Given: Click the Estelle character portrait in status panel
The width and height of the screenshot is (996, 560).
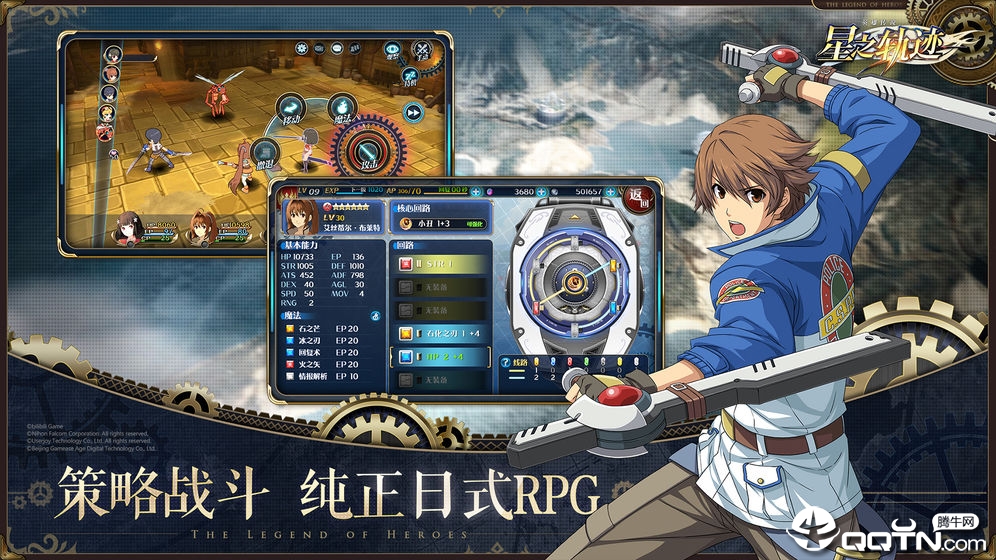Looking at the screenshot, I should point(300,217).
